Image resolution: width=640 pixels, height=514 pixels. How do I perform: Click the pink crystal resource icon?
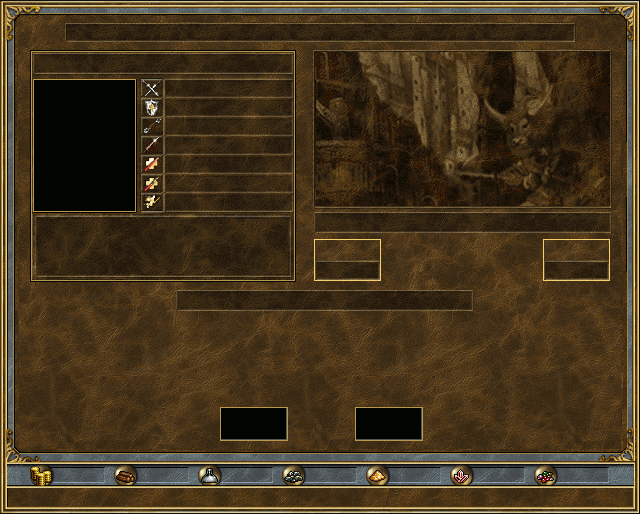coord(461,476)
